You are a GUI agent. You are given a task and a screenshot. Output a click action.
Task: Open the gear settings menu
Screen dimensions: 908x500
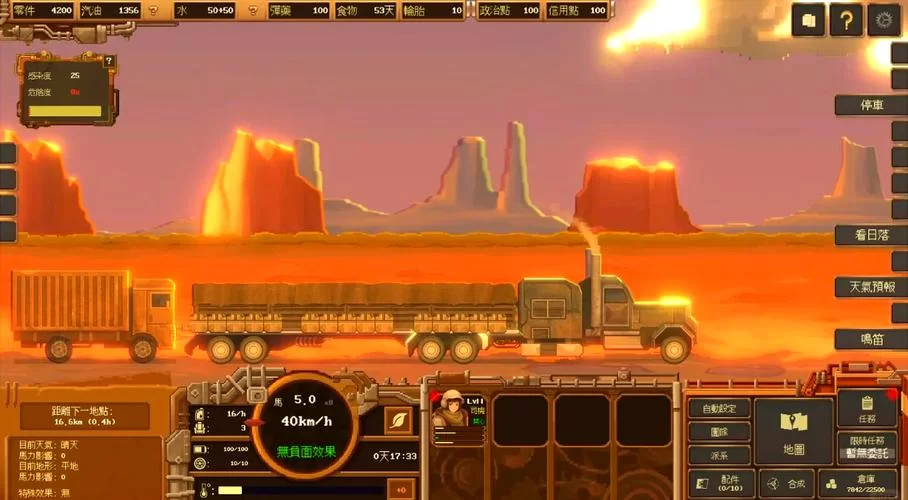point(883,19)
